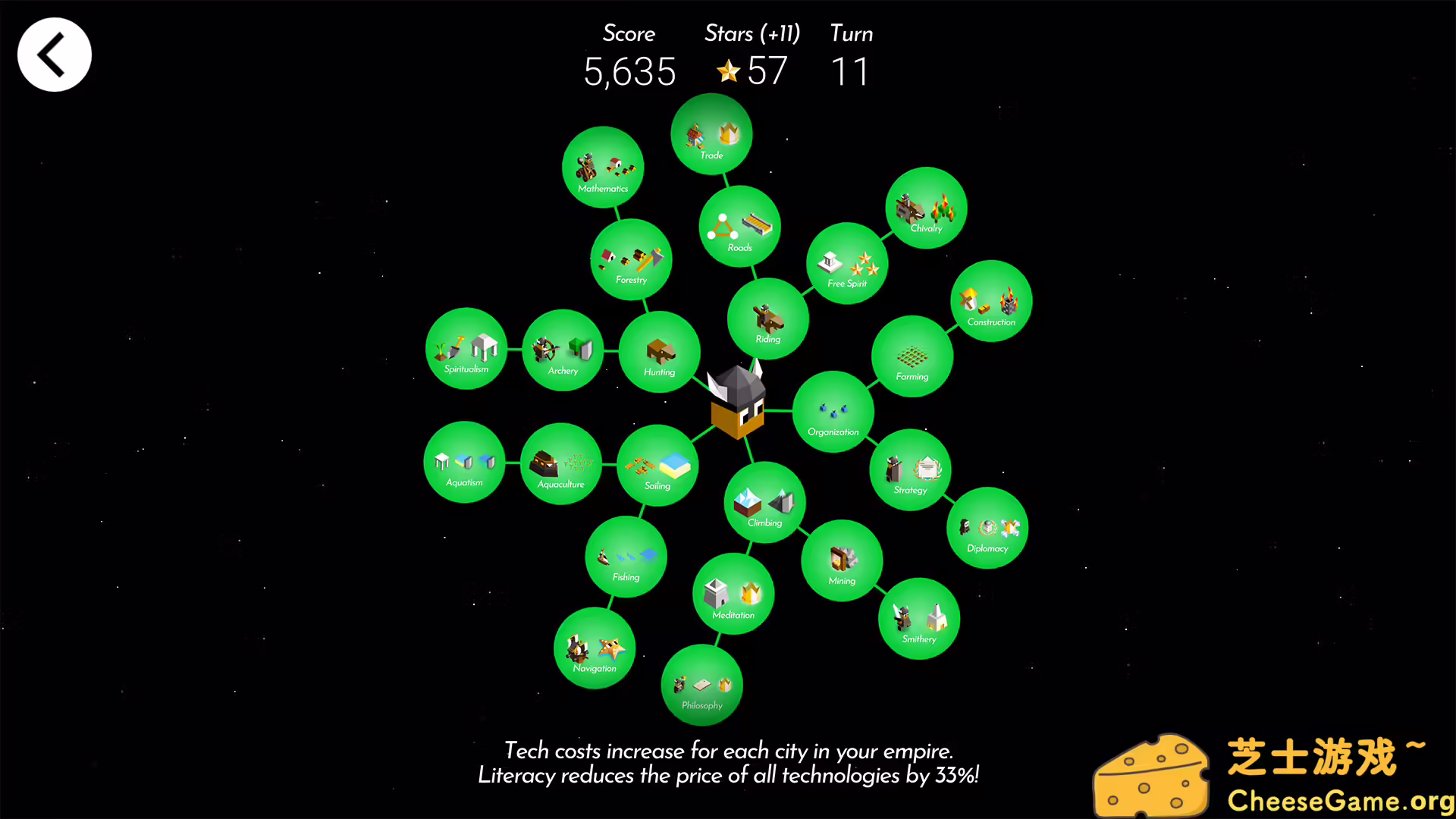Open the Diplomacy tech node
This screenshot has height=819, width=1456.
pyautogui.click(x=987, y=529)
